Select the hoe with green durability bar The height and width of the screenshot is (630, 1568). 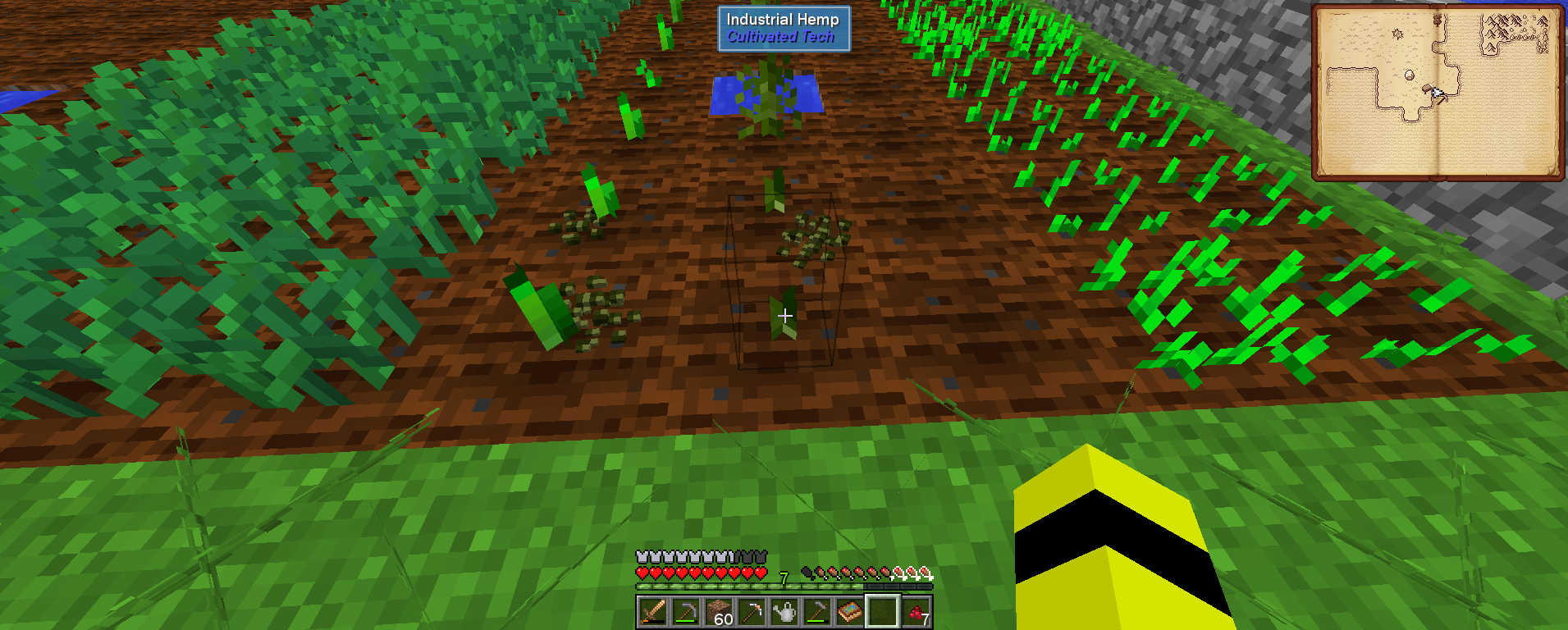coord(817,613)
